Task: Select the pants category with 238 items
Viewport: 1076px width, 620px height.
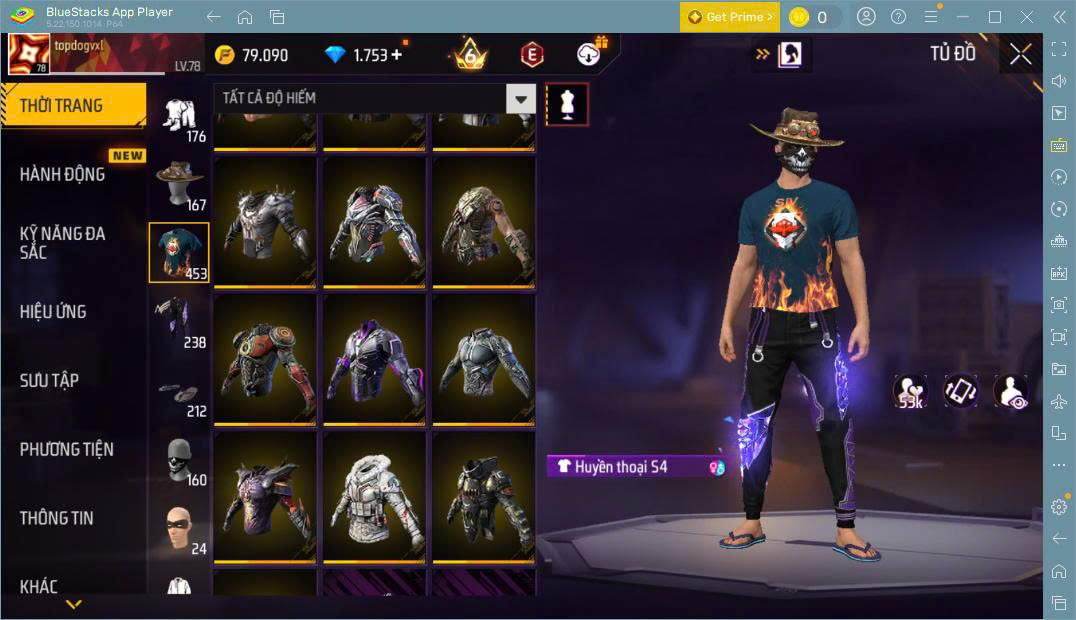Action: pos(180,320)
